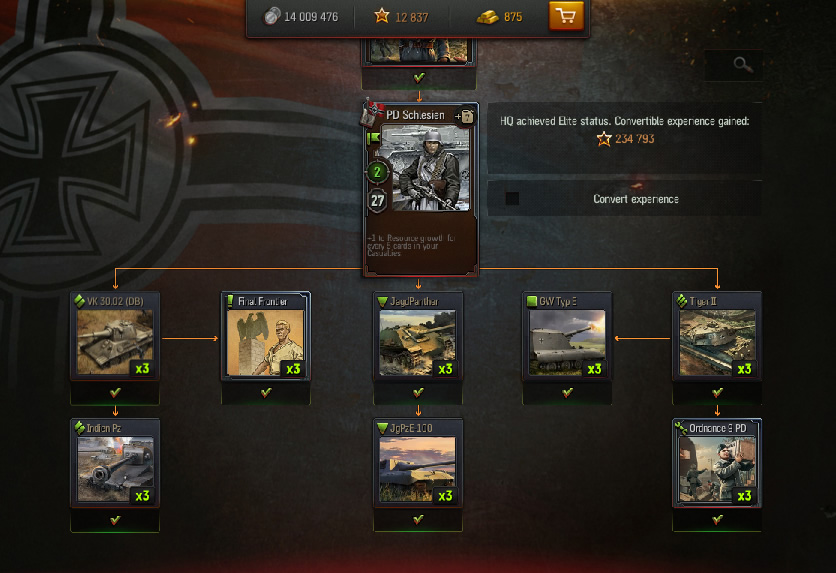View the JgPzE 100 card
The width and height of the screenshot is (836, 573).
[418, 463]
